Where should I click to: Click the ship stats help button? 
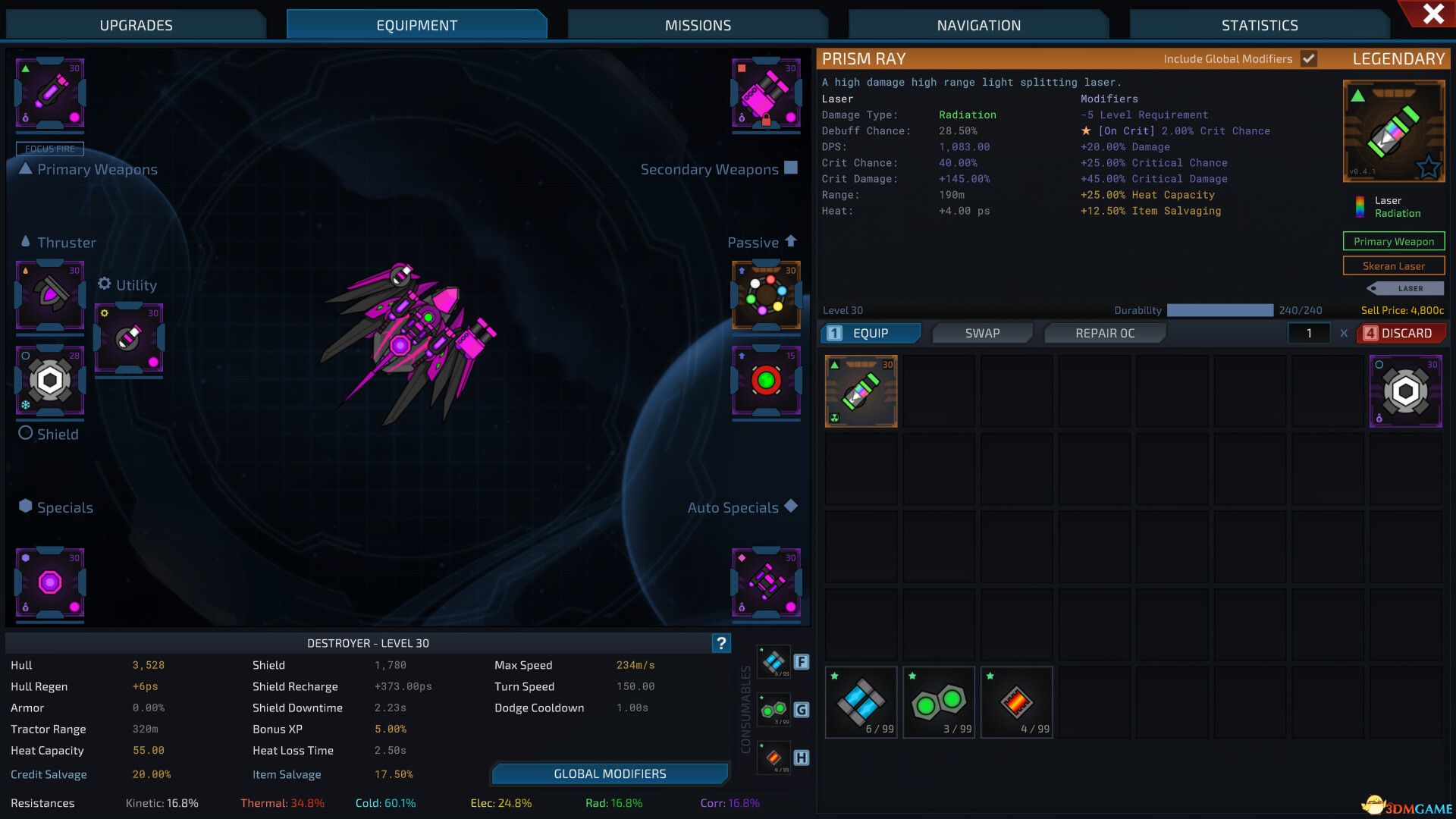coord(721,643)
